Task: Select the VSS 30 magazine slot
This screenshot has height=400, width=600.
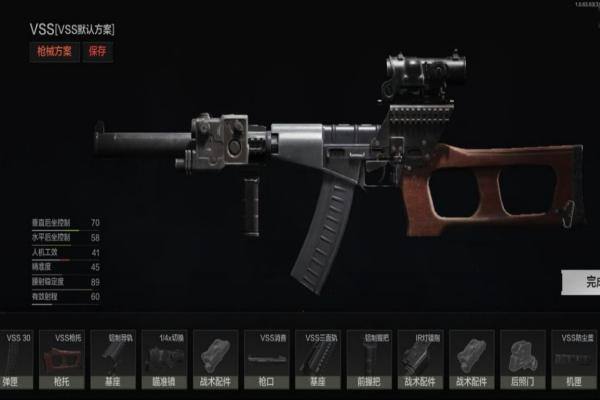Action: (x=16, y=359)
